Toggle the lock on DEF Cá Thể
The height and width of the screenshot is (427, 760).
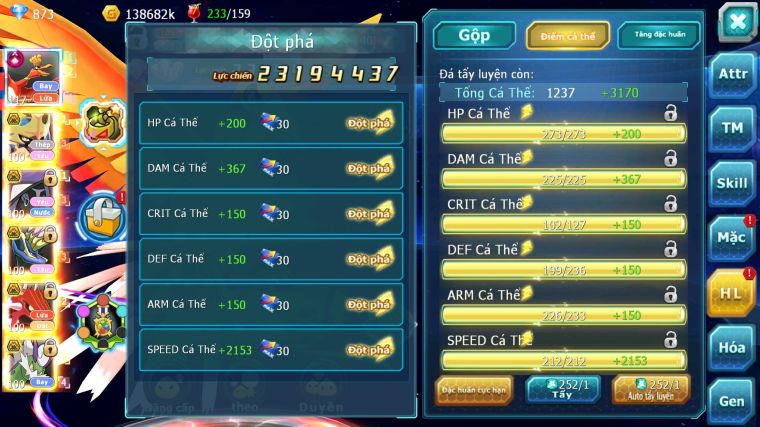click(670, 249)
